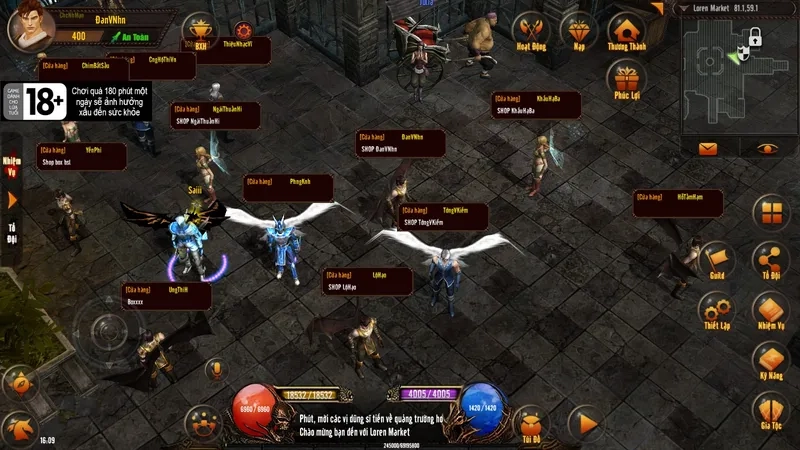Open the mail envelope below the minimap
This screenshot has width=800, height=450.
(708, 149)
